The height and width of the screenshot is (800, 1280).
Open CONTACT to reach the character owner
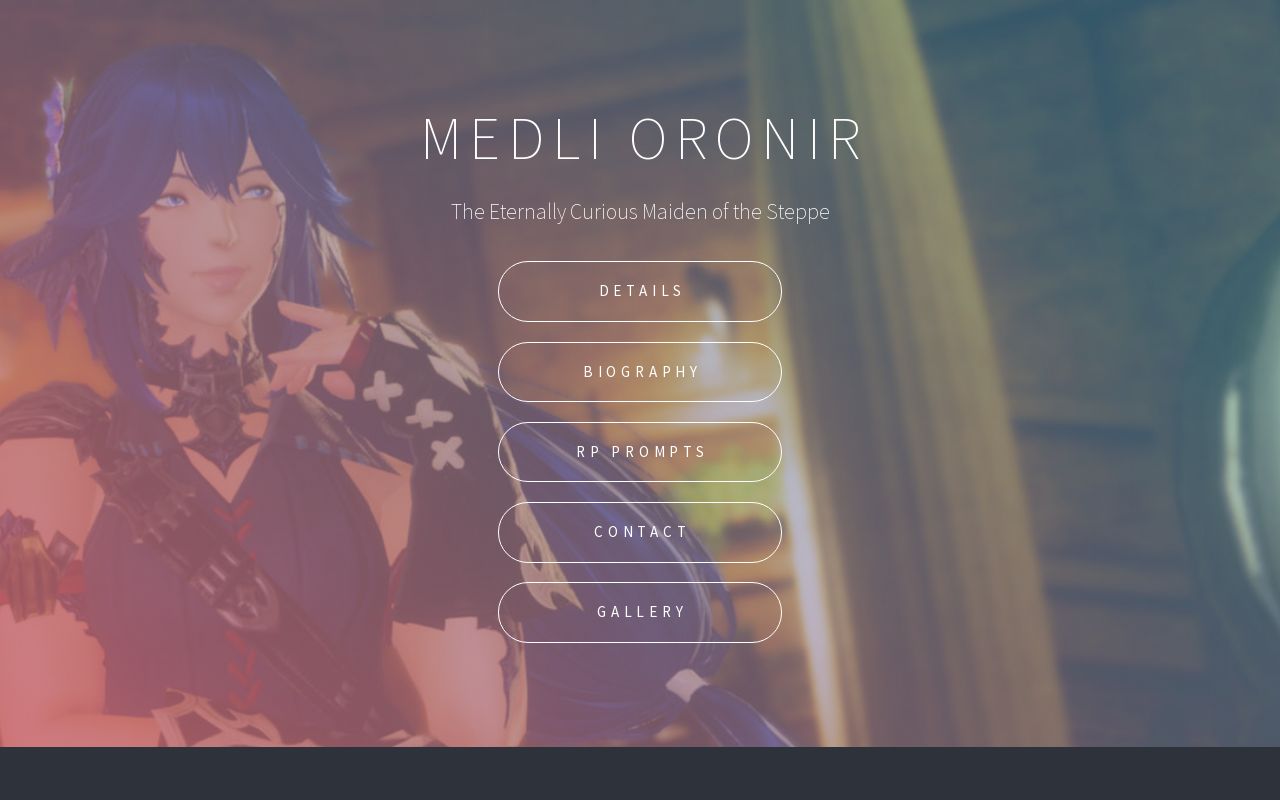click(x=640, y=532)
